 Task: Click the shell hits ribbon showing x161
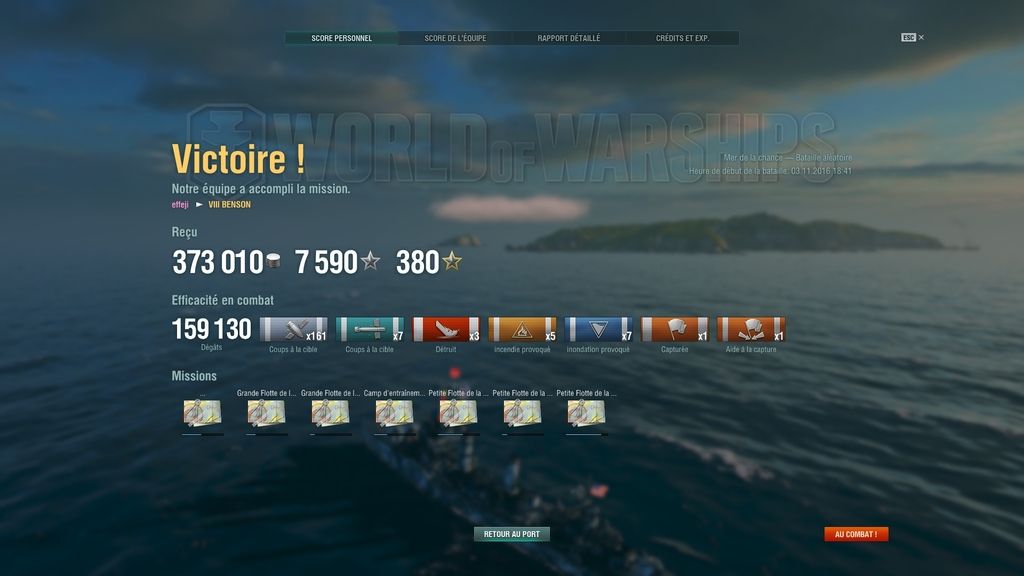293,330
